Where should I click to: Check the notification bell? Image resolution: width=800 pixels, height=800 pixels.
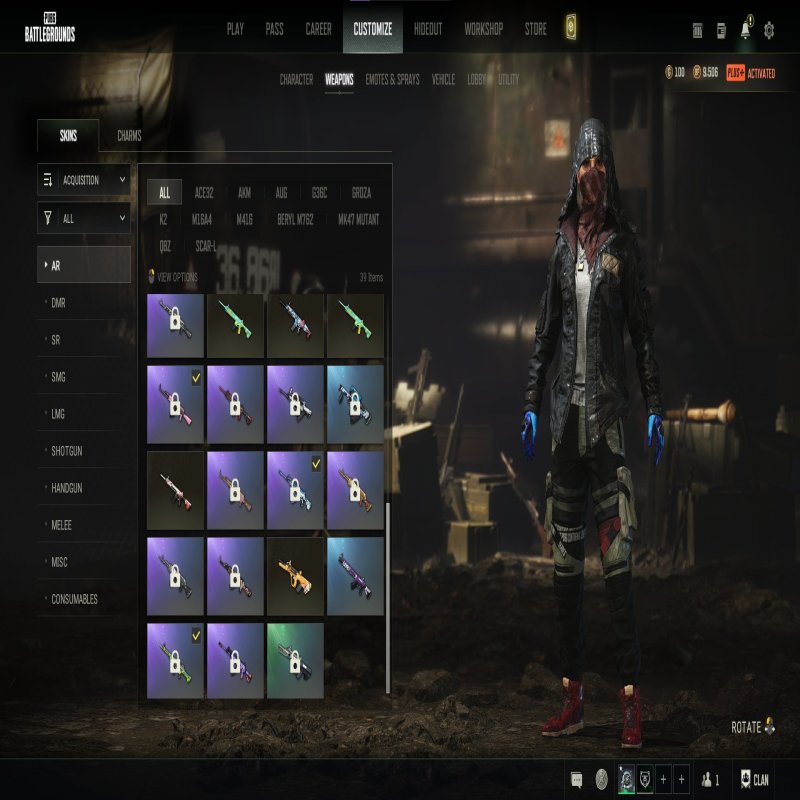tap(745, 30)
